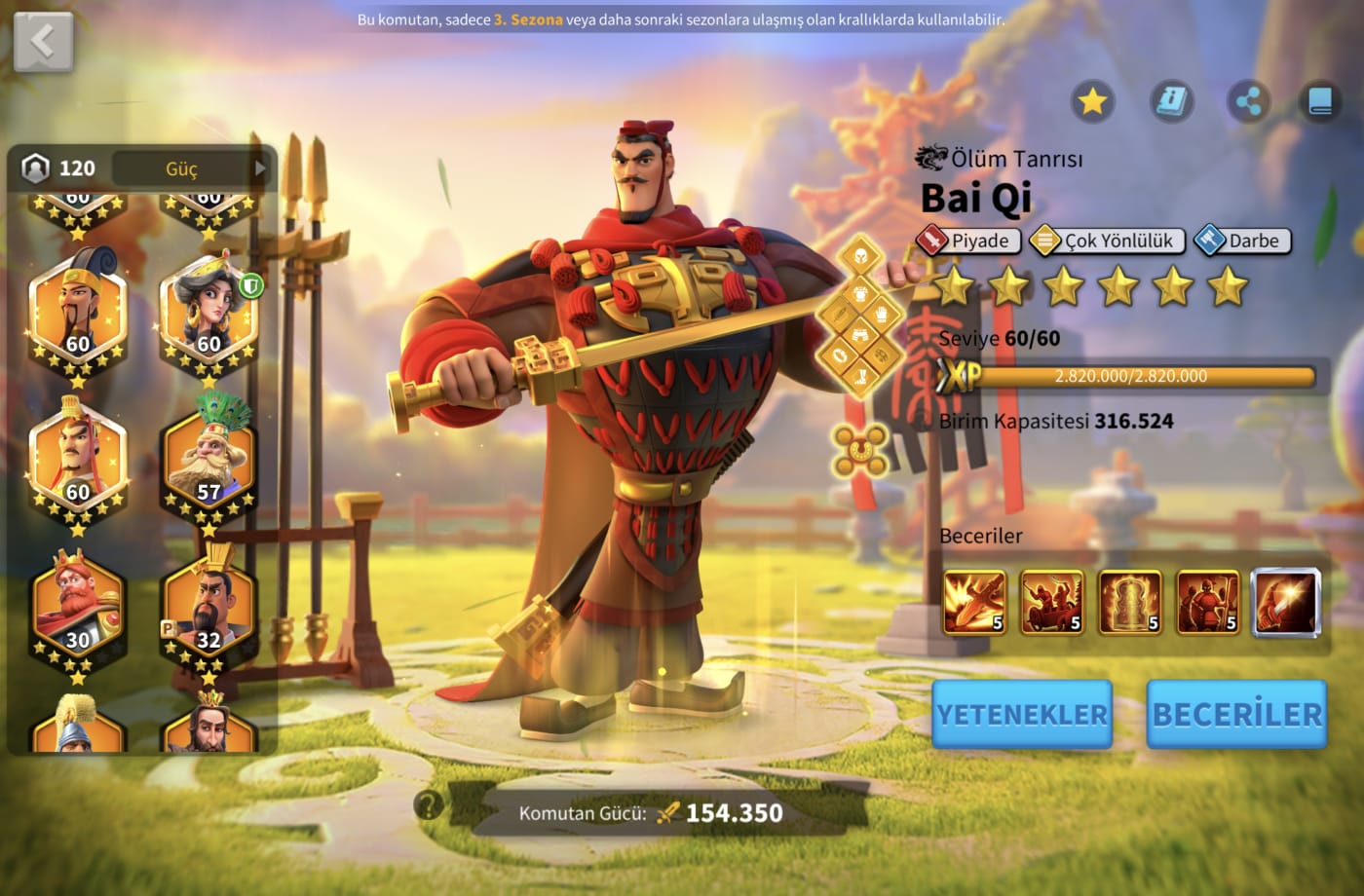Toggle the favorite star icon
This screenshot has height=896, width=1364.
click(1092, 101)
